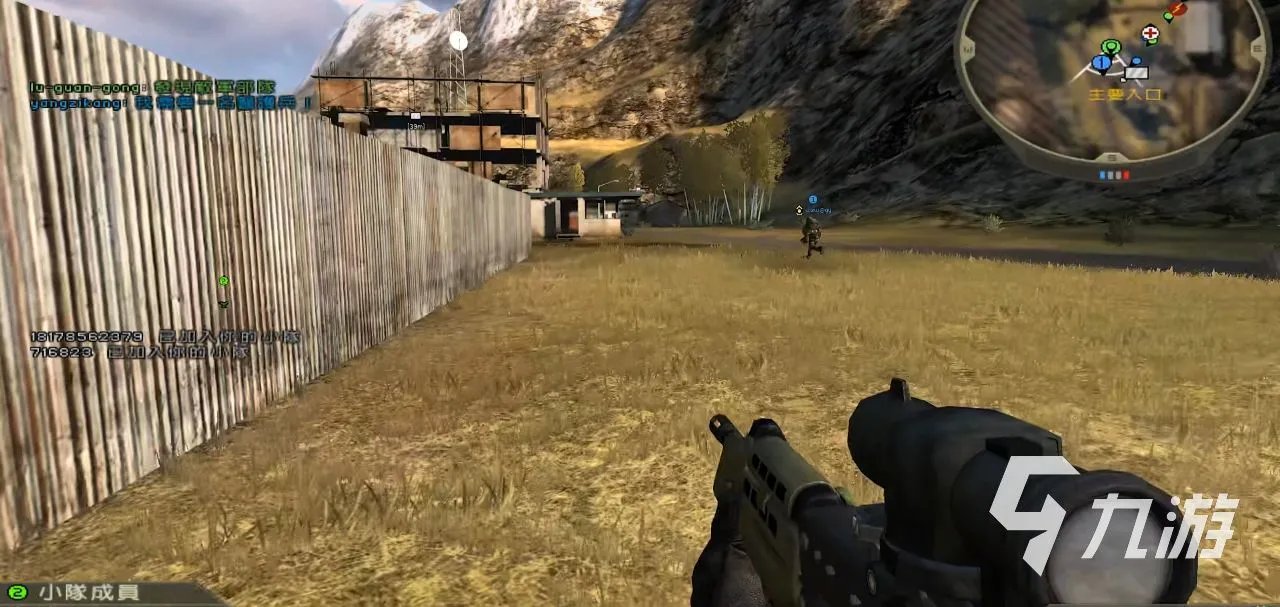Image resolution: width=1280 pixels, height=607 pixels.
Task: Click the red lightning bolt marker on minimap
Action: click(x=1178, y=10)
